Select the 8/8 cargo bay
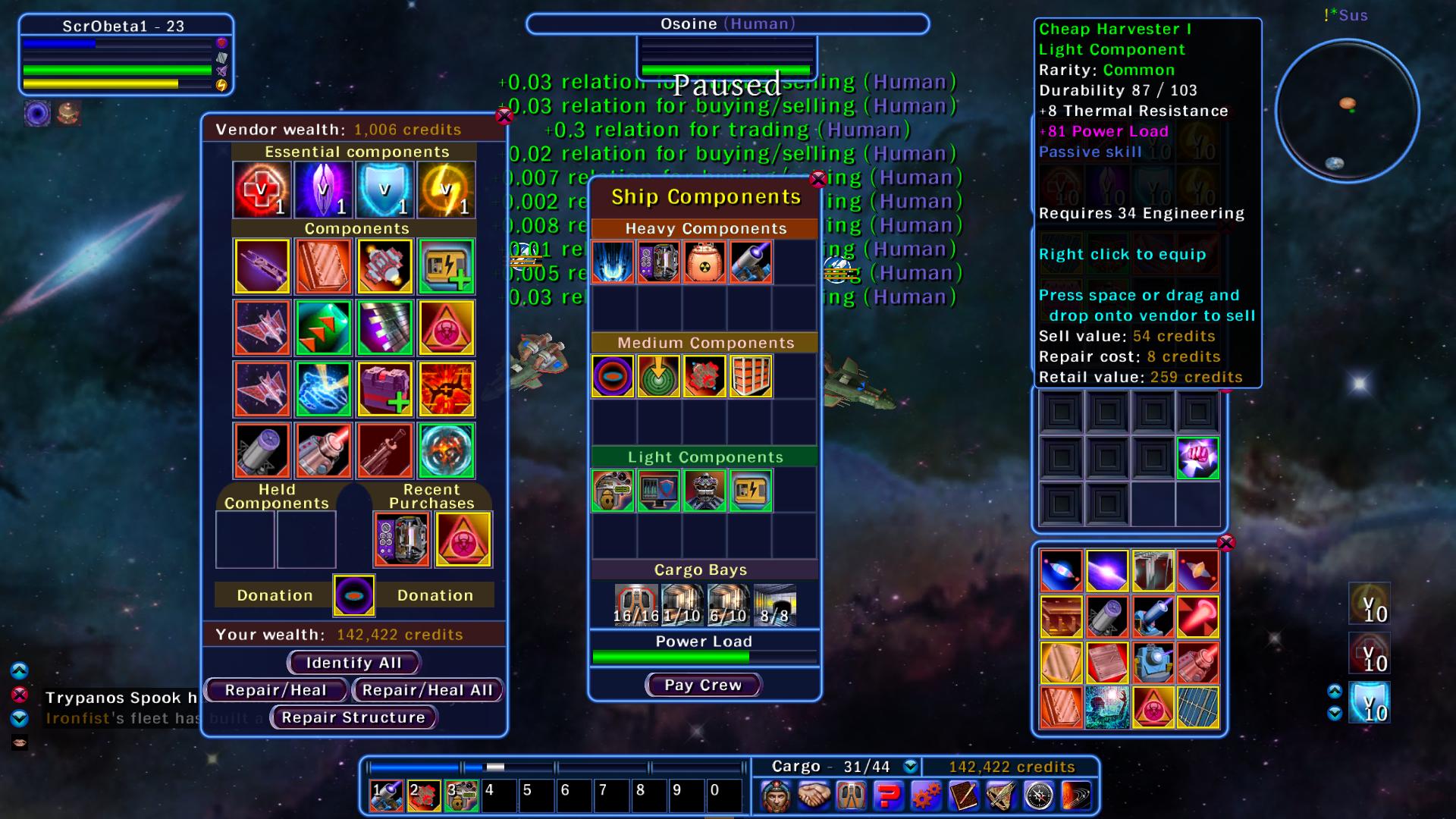1456x819 pixels. (x=773, y=603)
